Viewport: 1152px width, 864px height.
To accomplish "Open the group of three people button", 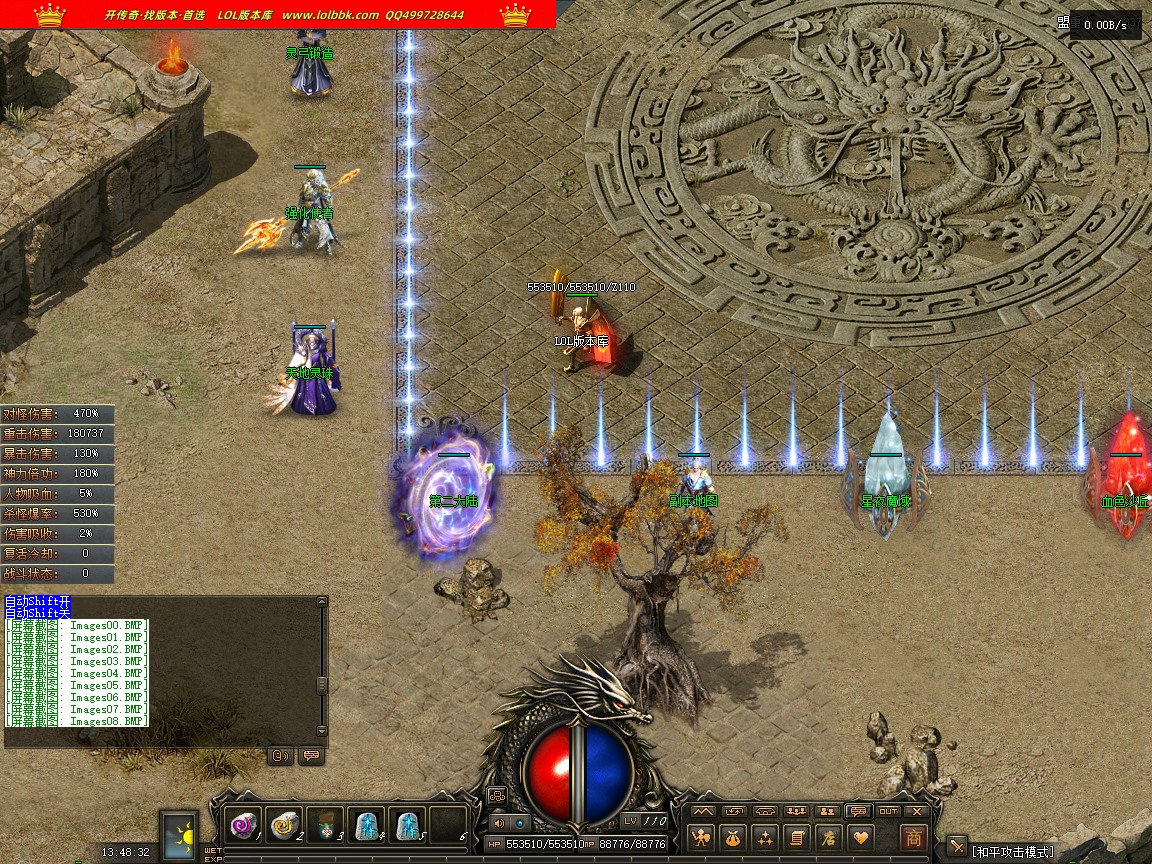I will 796,811.
